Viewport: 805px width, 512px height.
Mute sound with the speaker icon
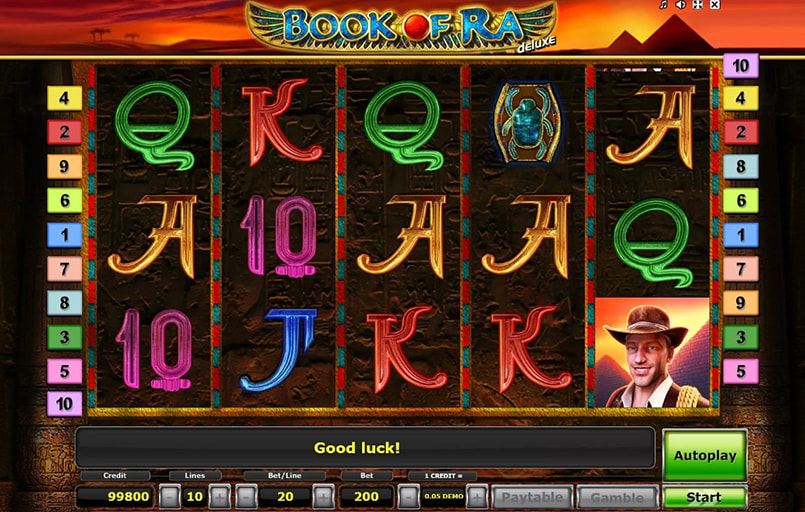[680, 5]
